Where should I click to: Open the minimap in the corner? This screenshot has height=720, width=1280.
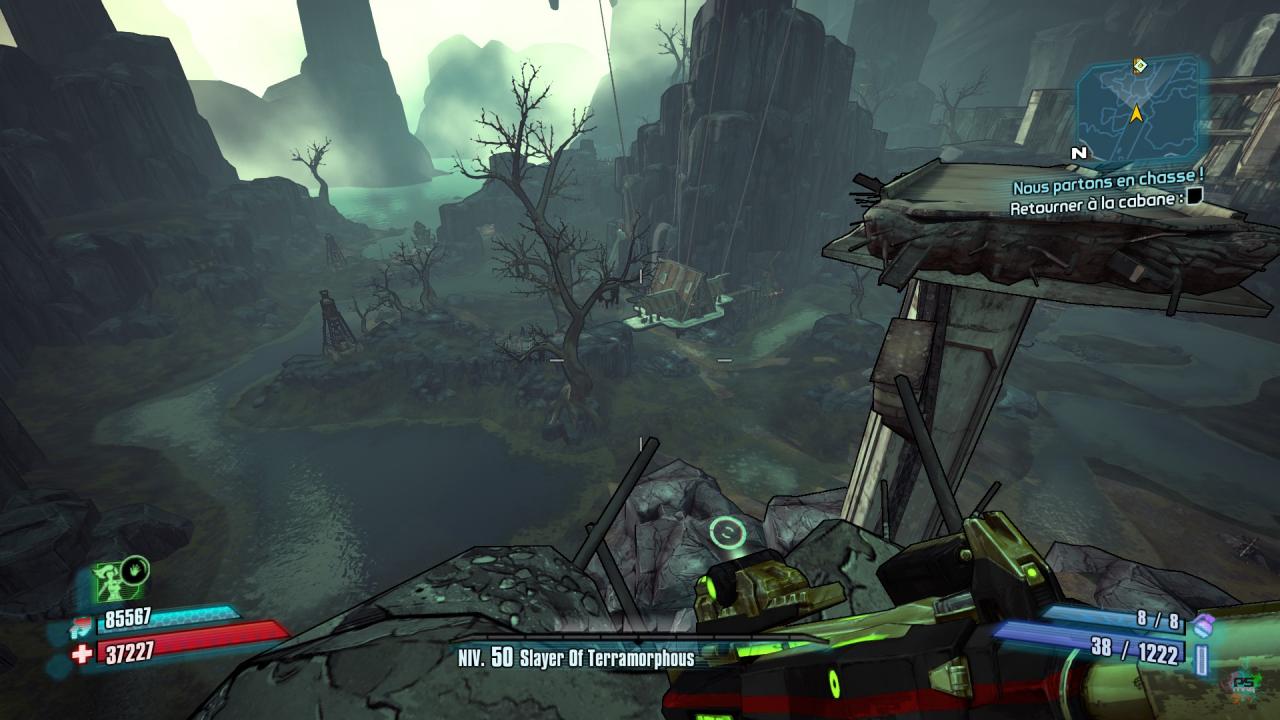pyautogui.click(x=1140, y=108)
